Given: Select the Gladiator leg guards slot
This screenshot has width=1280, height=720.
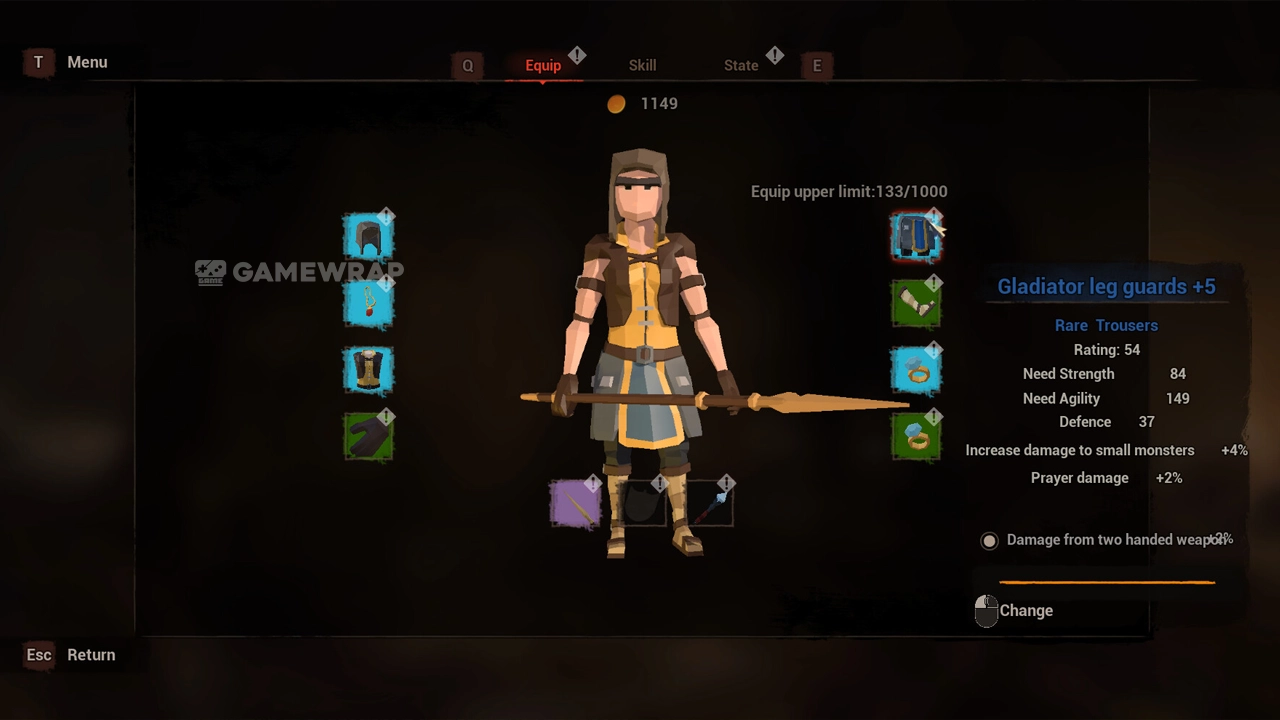Looking at the screenshot, I should pyautogui.click(x=915, y=238).
